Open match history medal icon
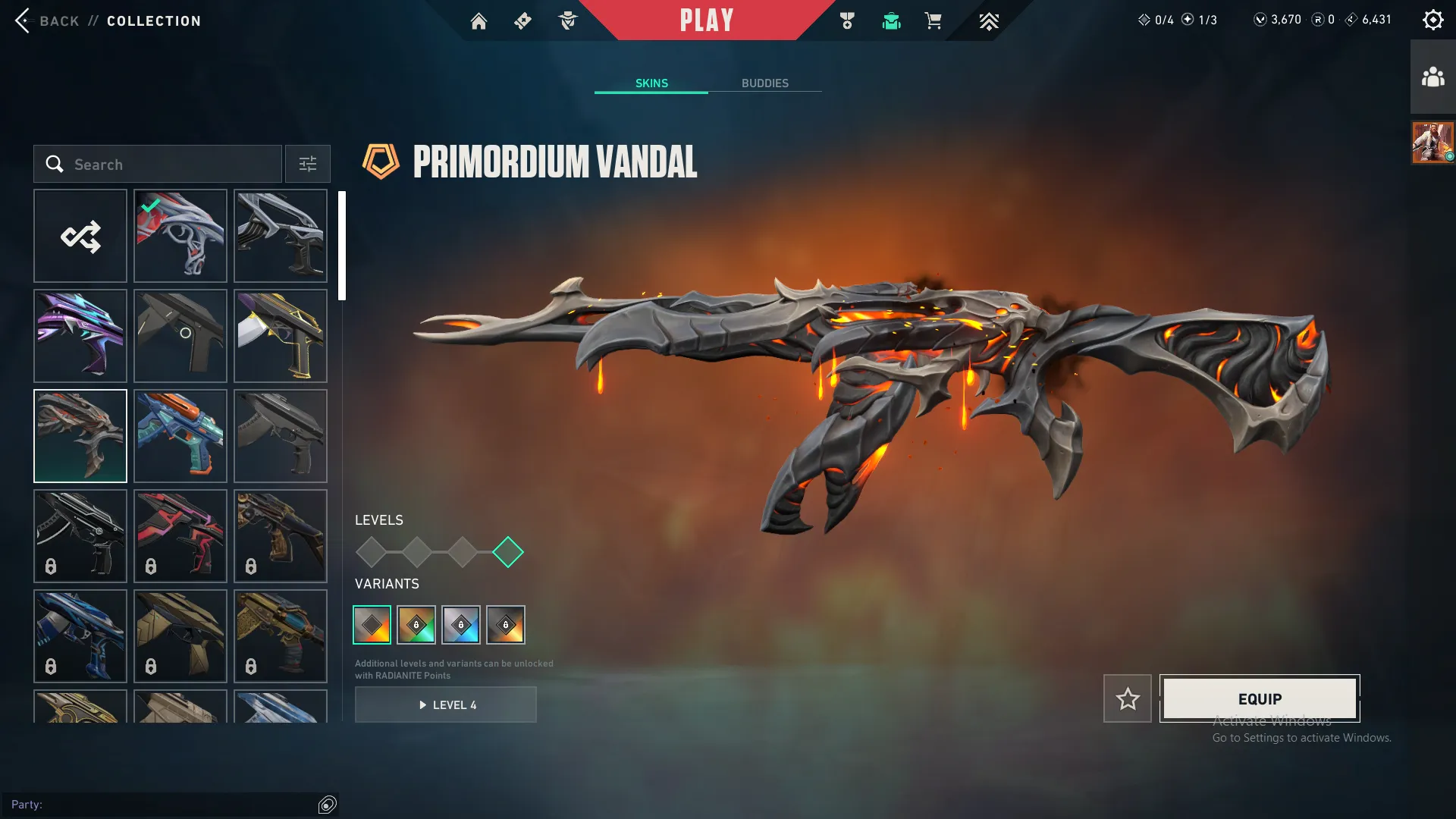The height and width of the screenshot is (819, 1456). [x=848, y=20]
